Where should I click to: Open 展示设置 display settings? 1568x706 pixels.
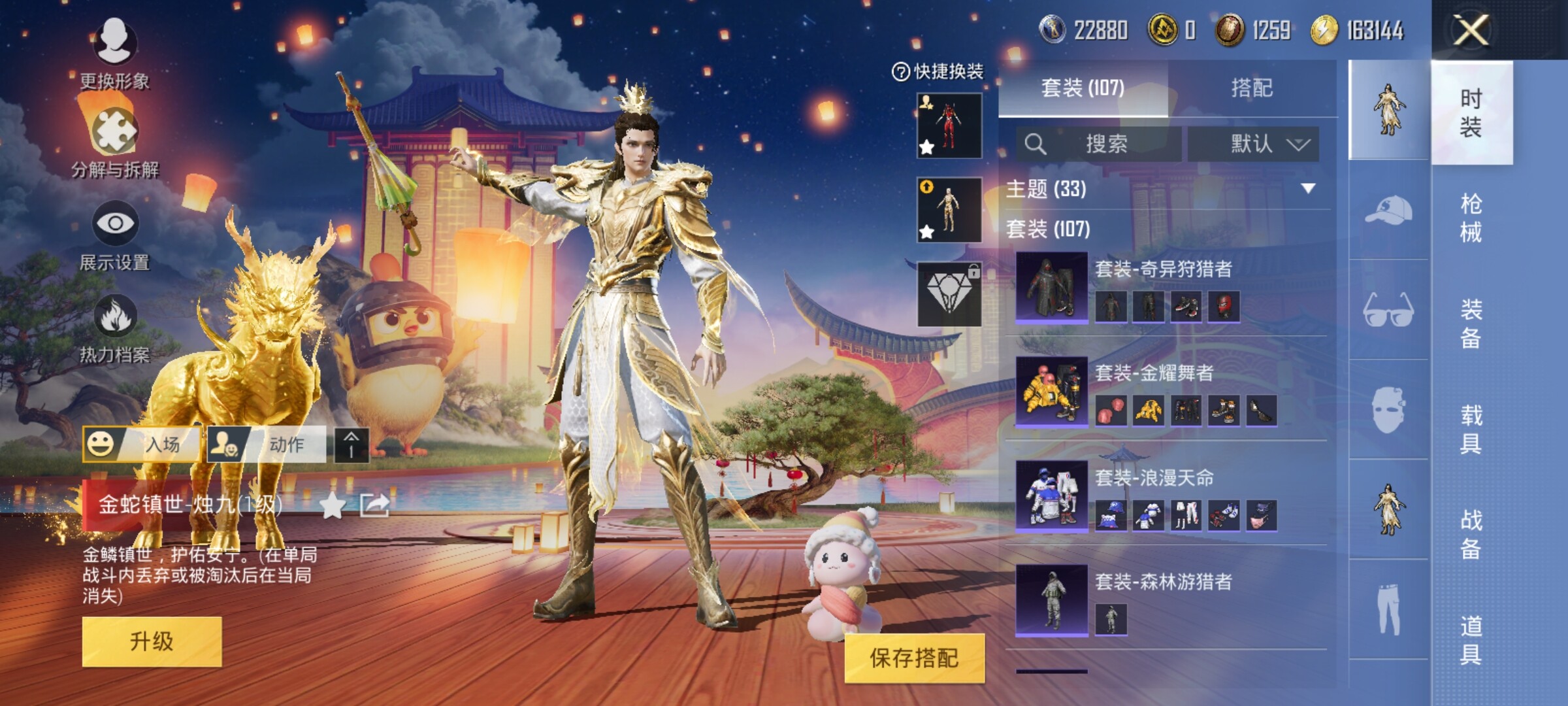click(x=115, y=235)
